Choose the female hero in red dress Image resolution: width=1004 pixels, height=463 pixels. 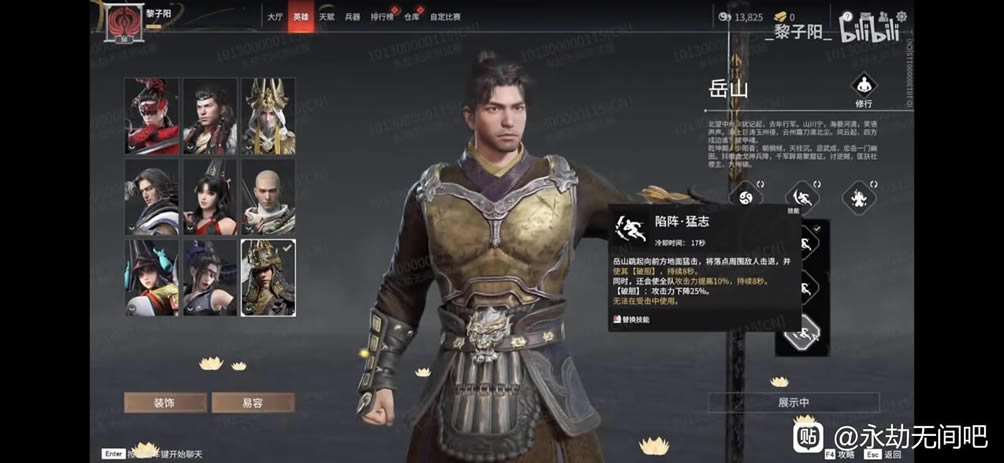coord(210,197)
